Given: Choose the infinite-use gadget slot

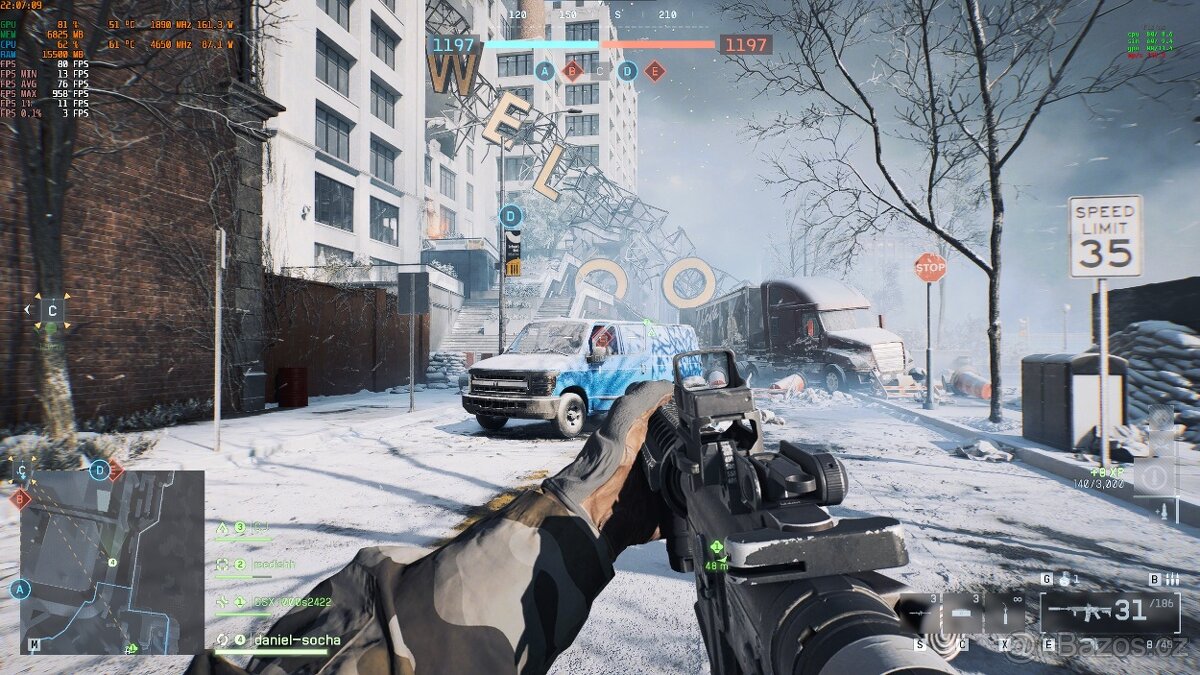Looking at the screenshot, I should (x=1003, y=612).
